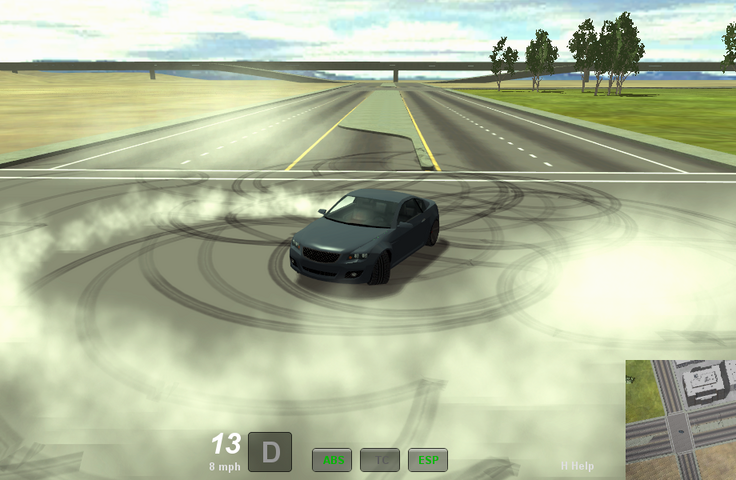Click the D gear indicator box

(270, 451)
